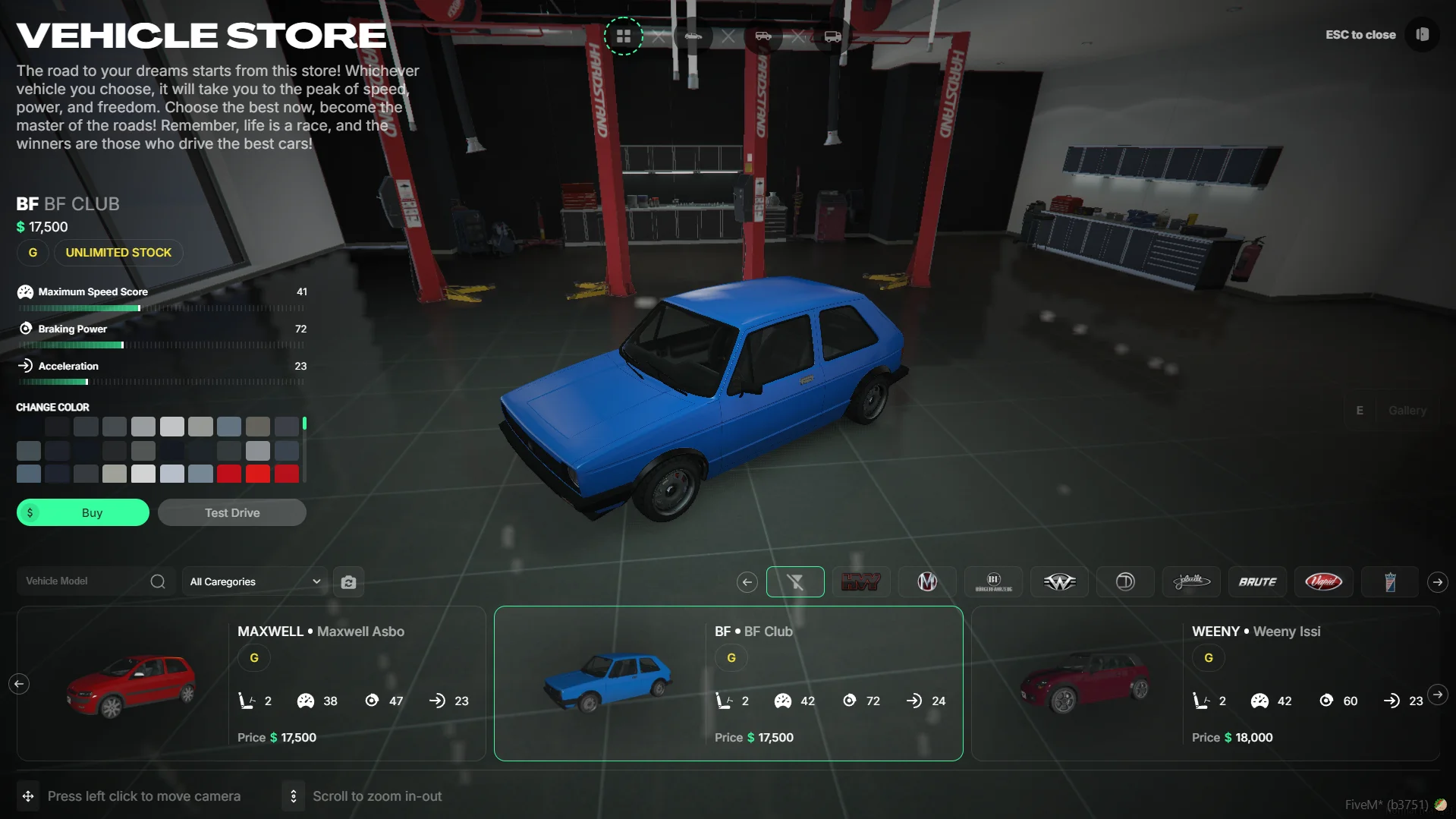
Task: Filter by the Vapid brand
Action: pyautogui.click(x=1323, y=582)
